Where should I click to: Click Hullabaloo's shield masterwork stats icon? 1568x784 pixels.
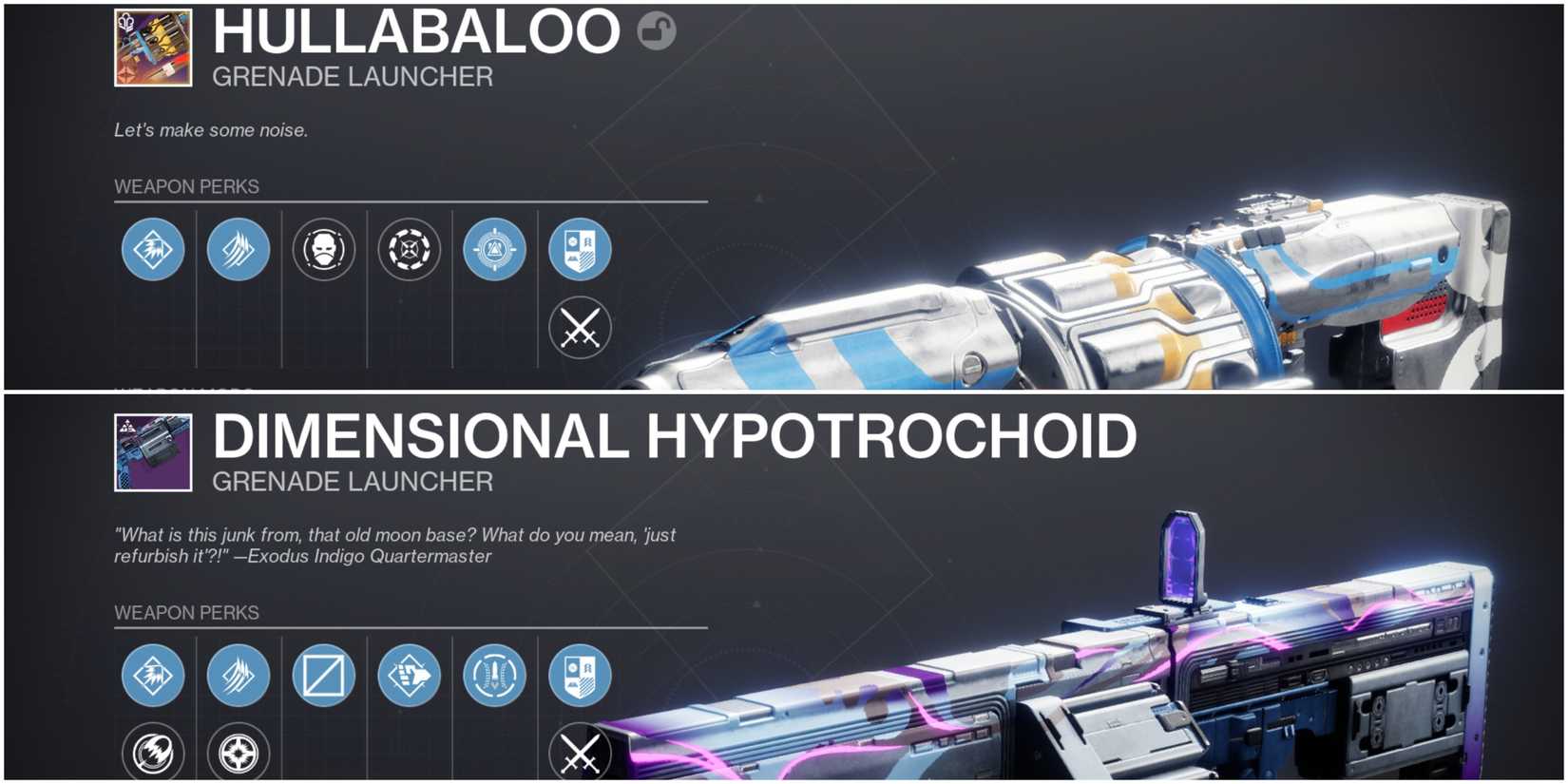(581, 249)
